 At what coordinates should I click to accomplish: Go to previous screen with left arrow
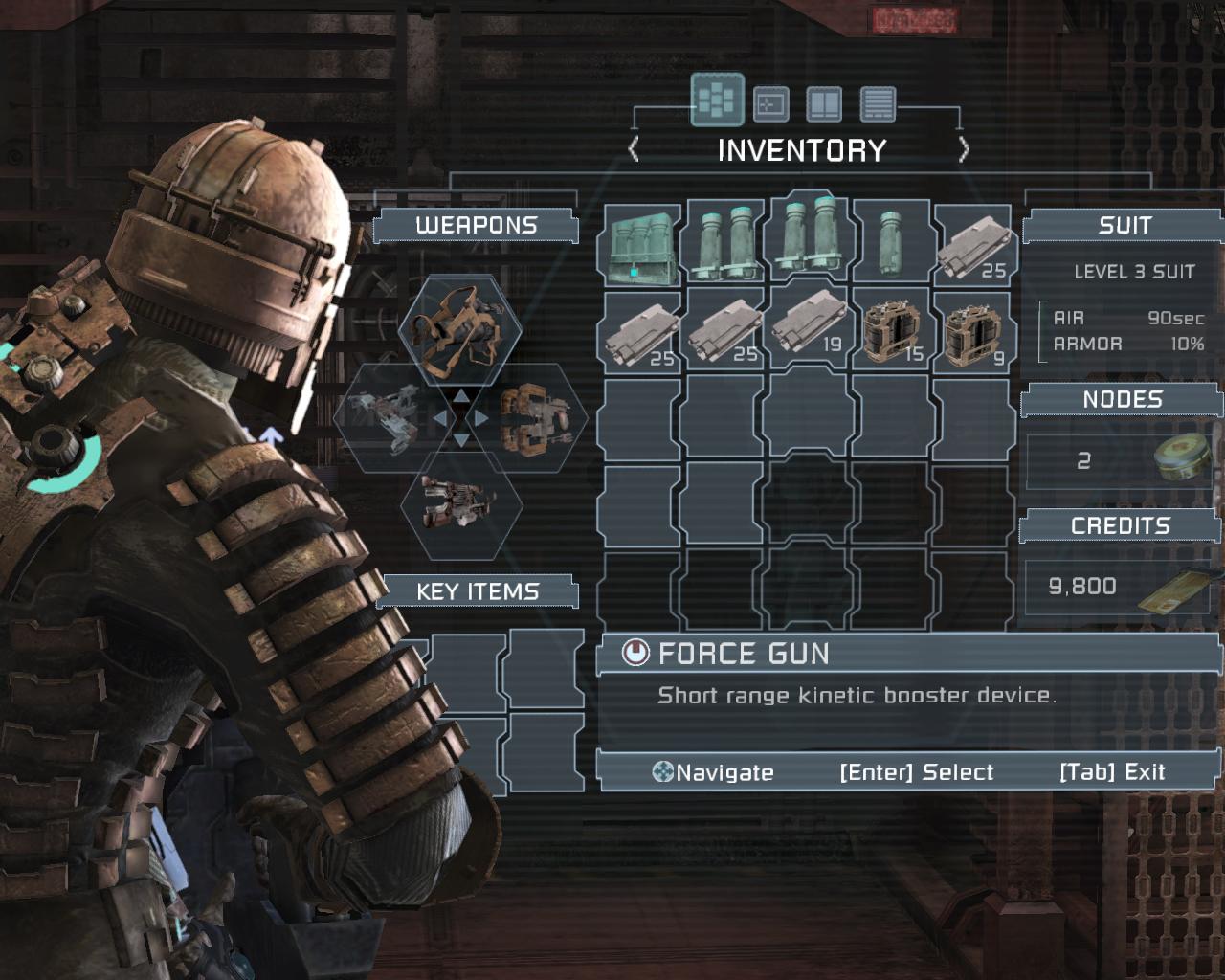pos(634,150)
